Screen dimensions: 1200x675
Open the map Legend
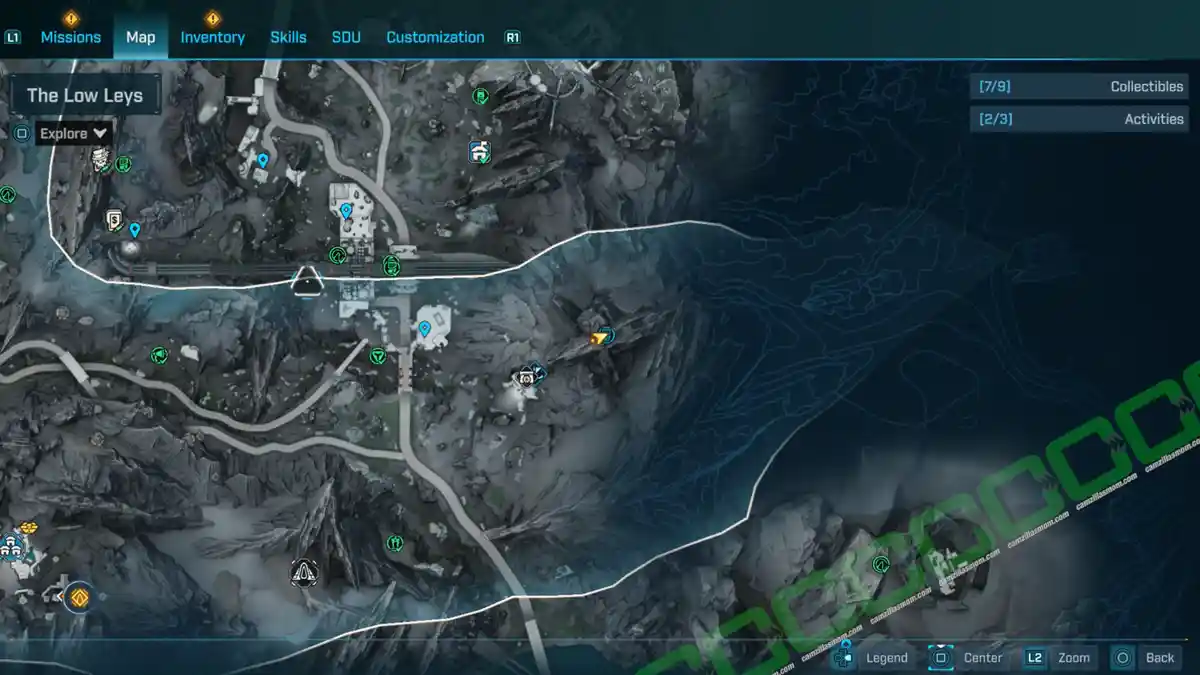pyautogui.click(x=872, y=657)
